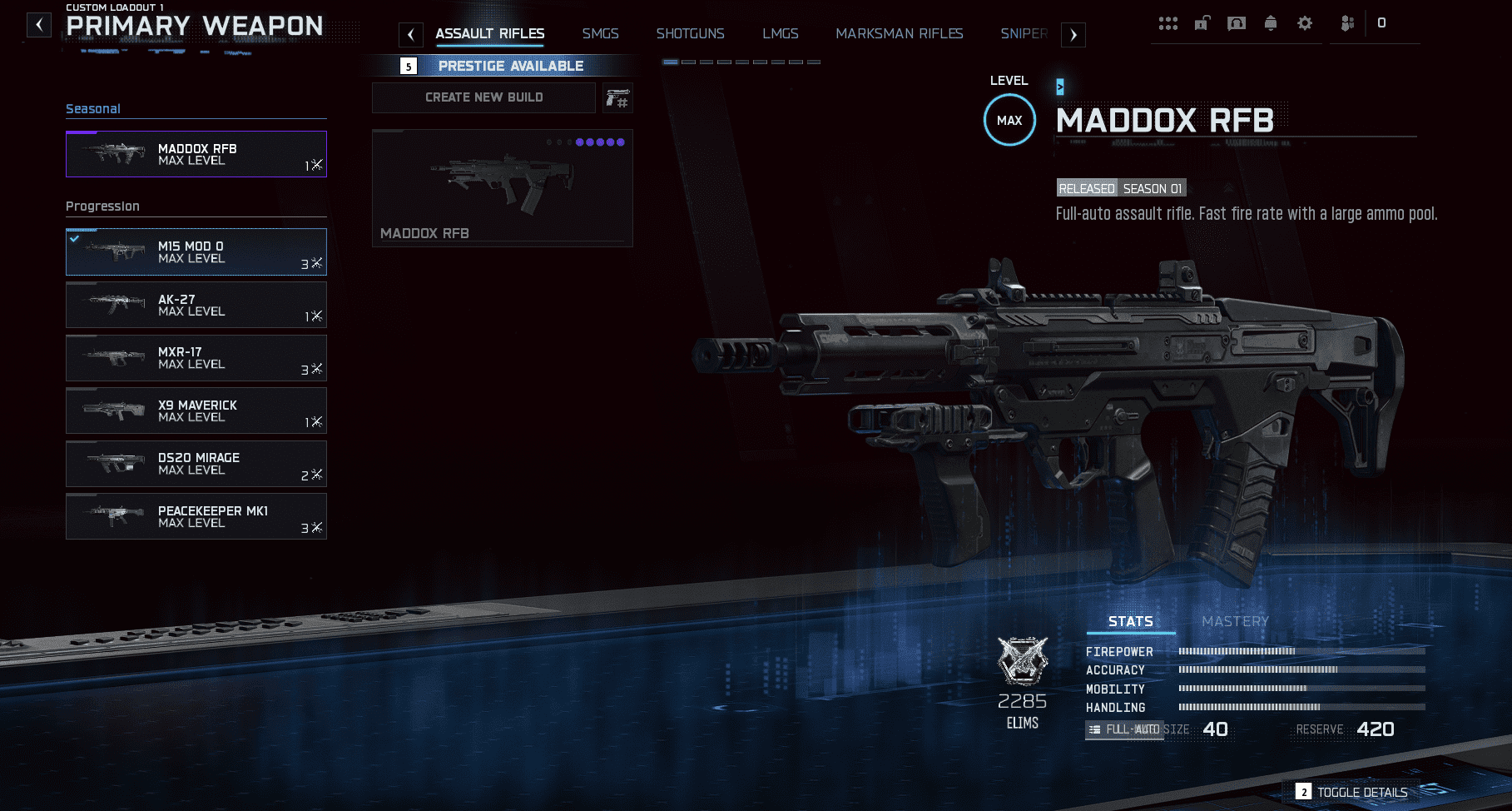Show the LMGs weapon list

(x=780, y=34)
